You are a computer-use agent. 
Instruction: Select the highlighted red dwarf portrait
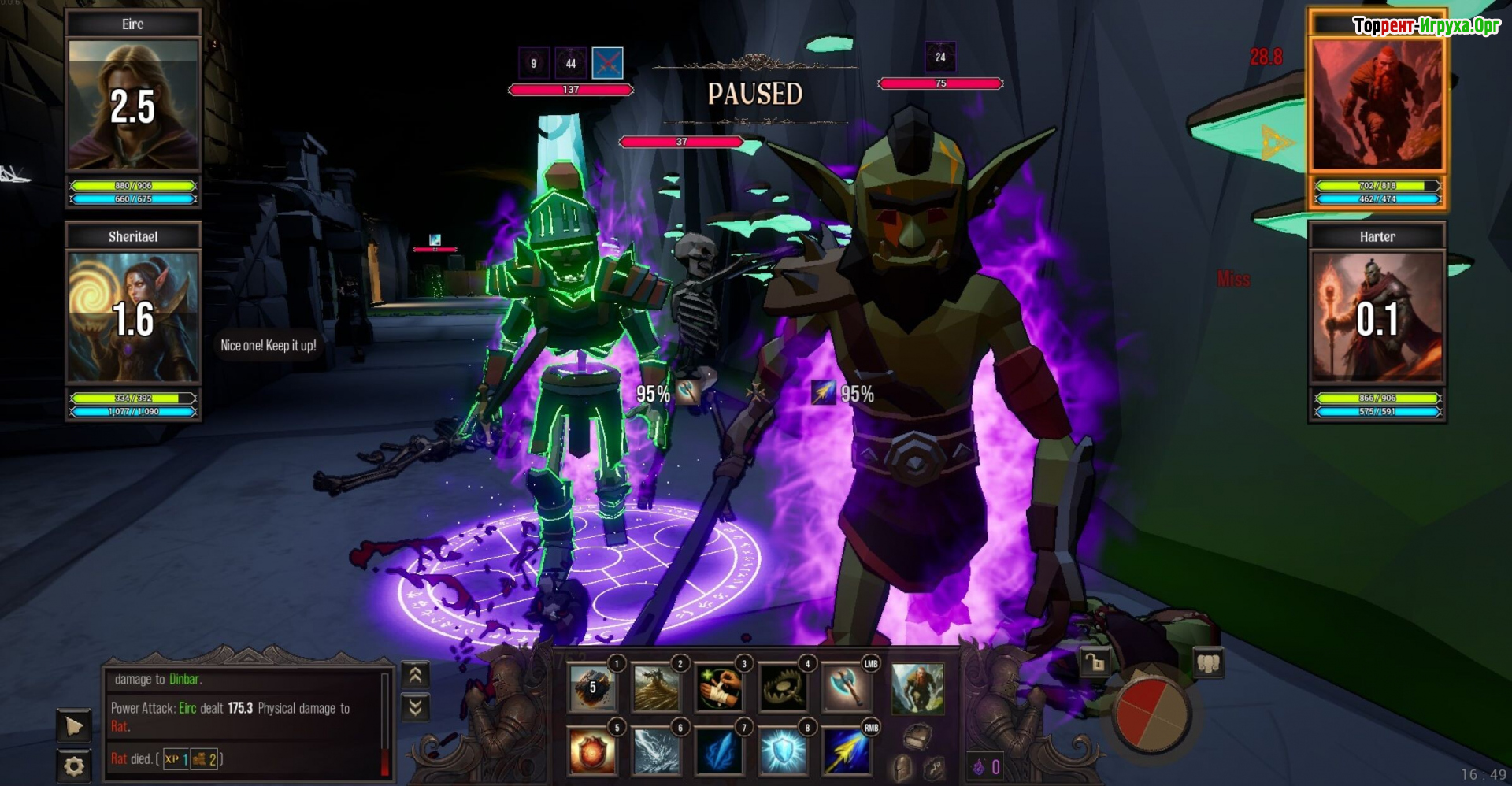click(1377, 105)
